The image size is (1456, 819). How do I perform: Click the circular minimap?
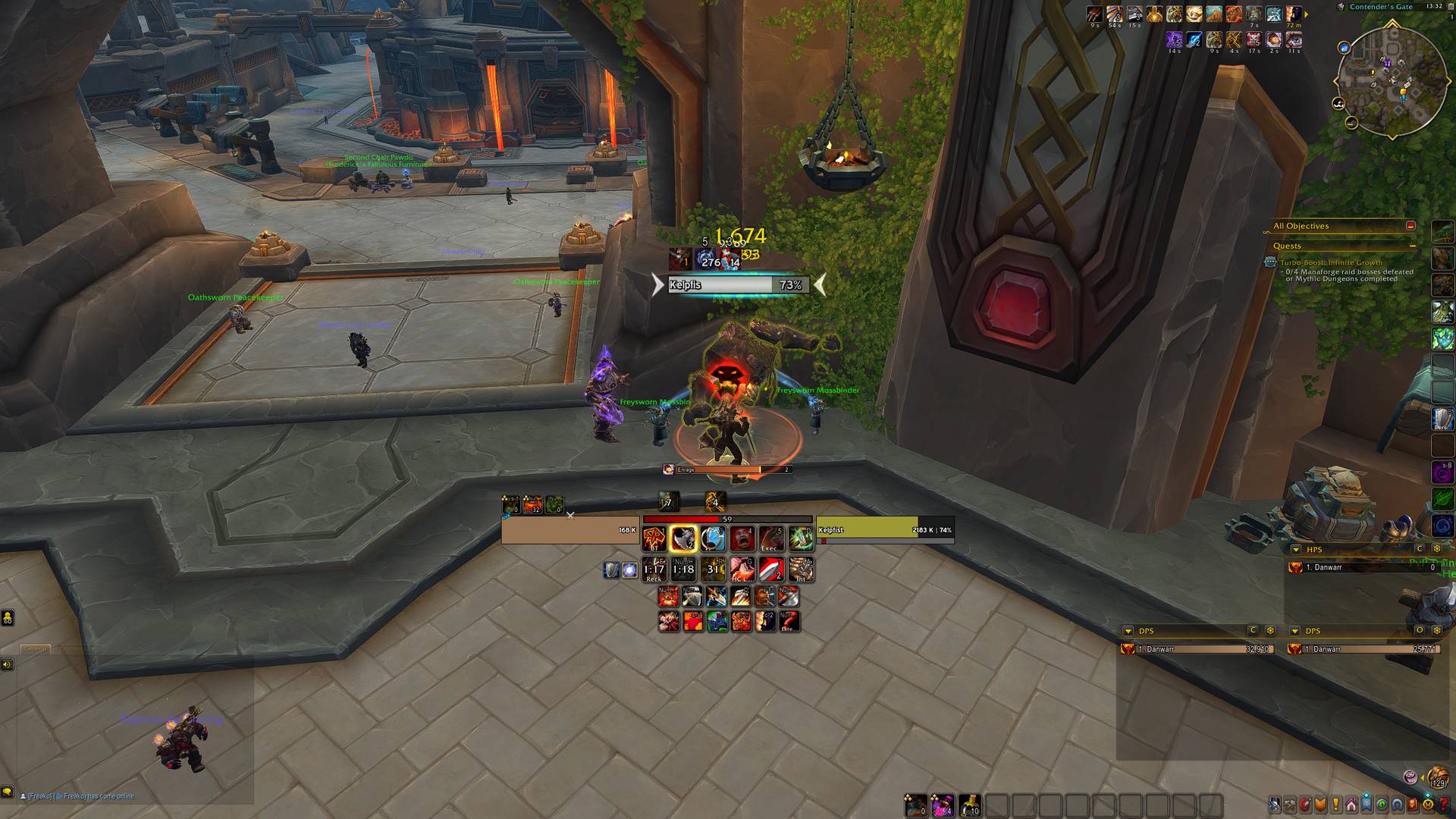1391,82
